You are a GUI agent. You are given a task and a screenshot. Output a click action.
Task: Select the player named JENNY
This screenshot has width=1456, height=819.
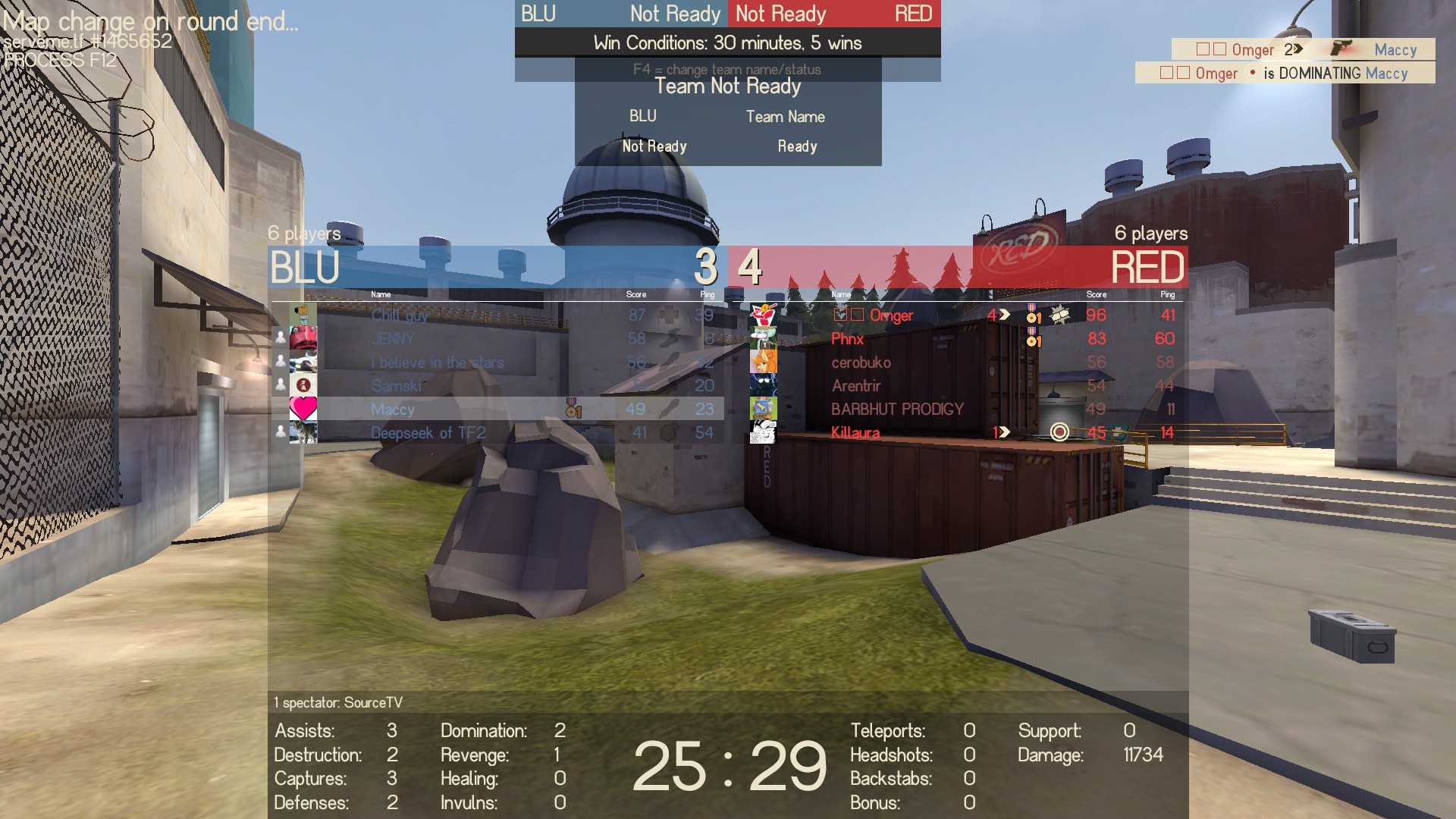coord(393,339)
